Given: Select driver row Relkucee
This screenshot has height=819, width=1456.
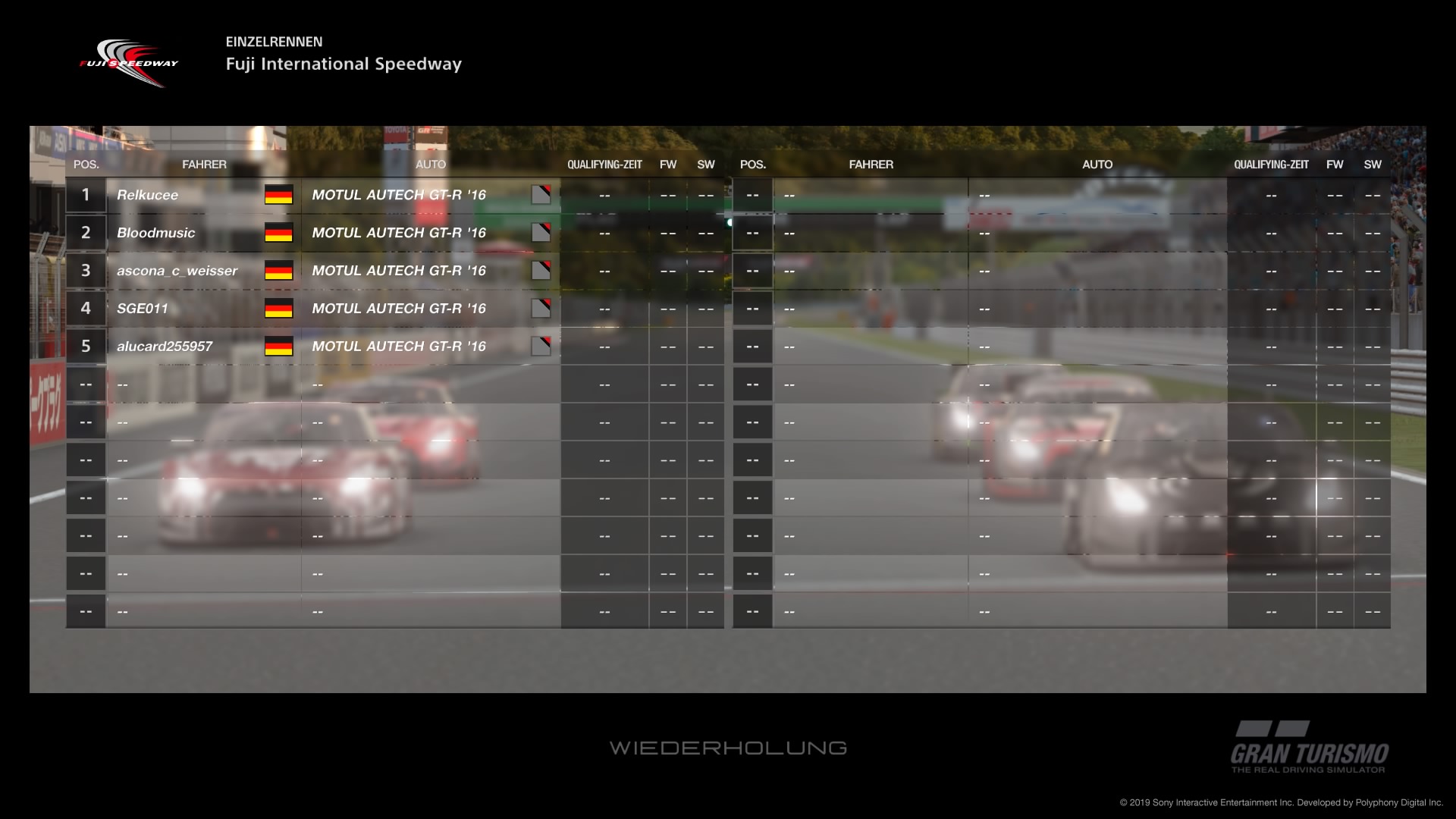Looking at the screenshot, I should click(148, 195).
